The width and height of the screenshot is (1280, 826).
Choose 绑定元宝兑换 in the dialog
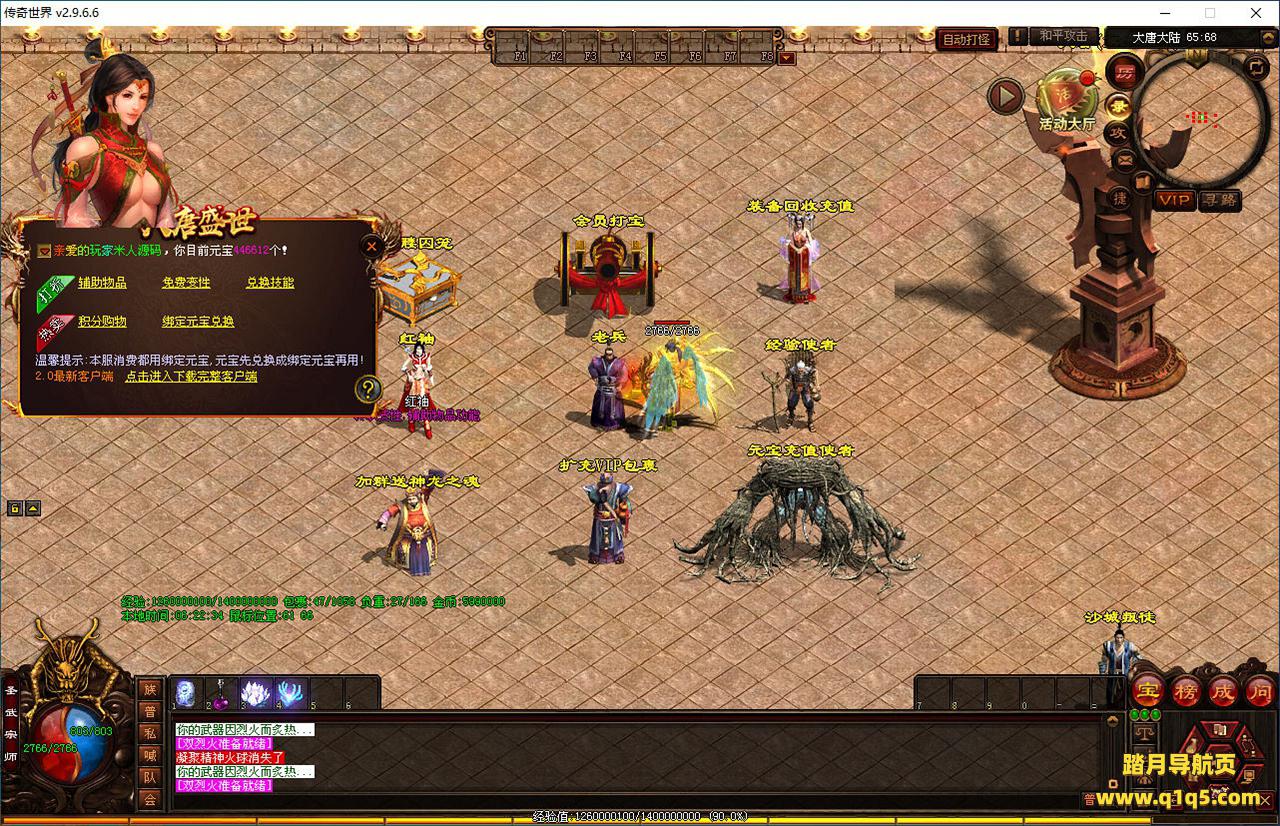coord(198,321)
